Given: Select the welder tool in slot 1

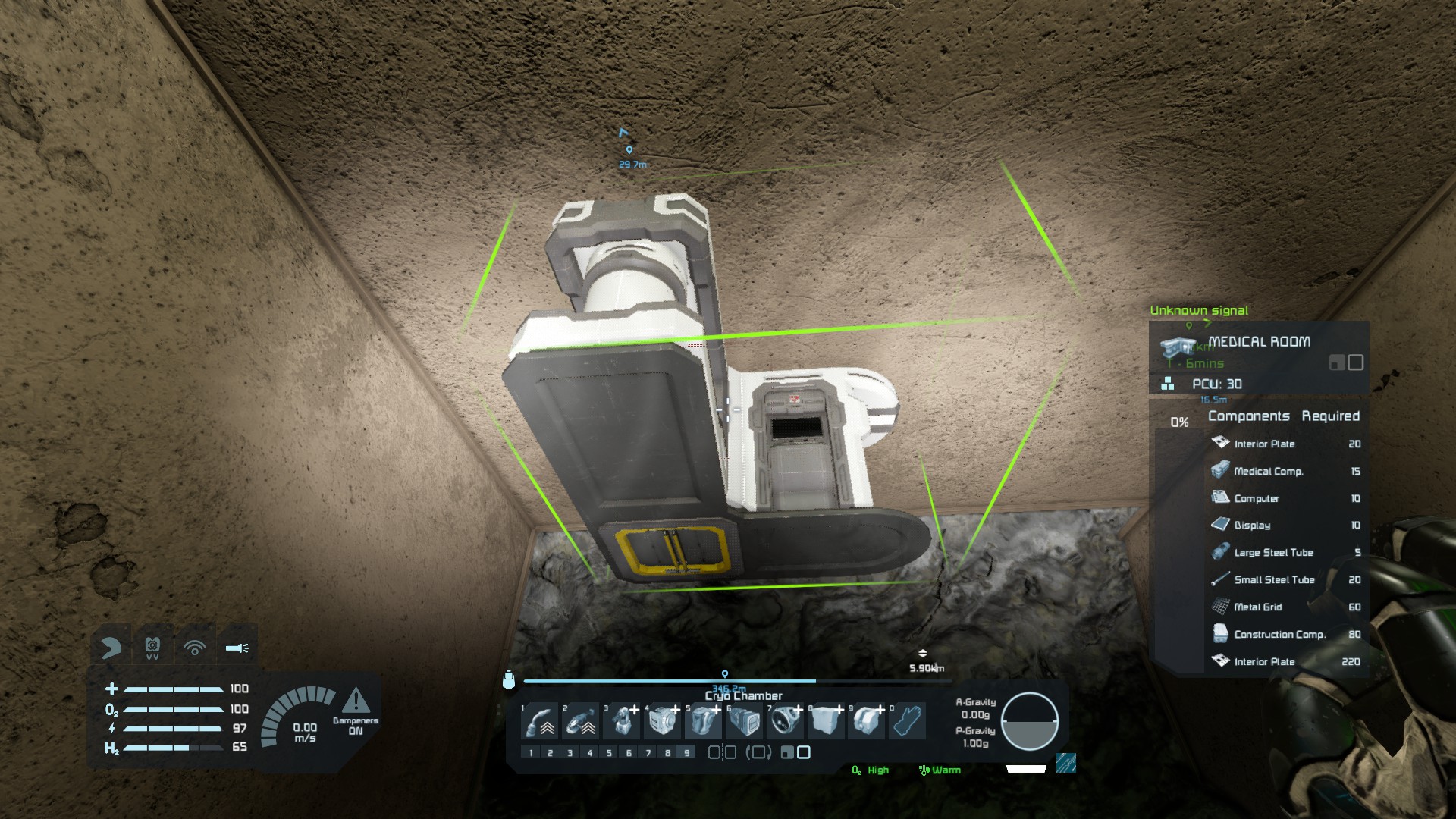Looking at the screenshot, I should tap(541, 721).
